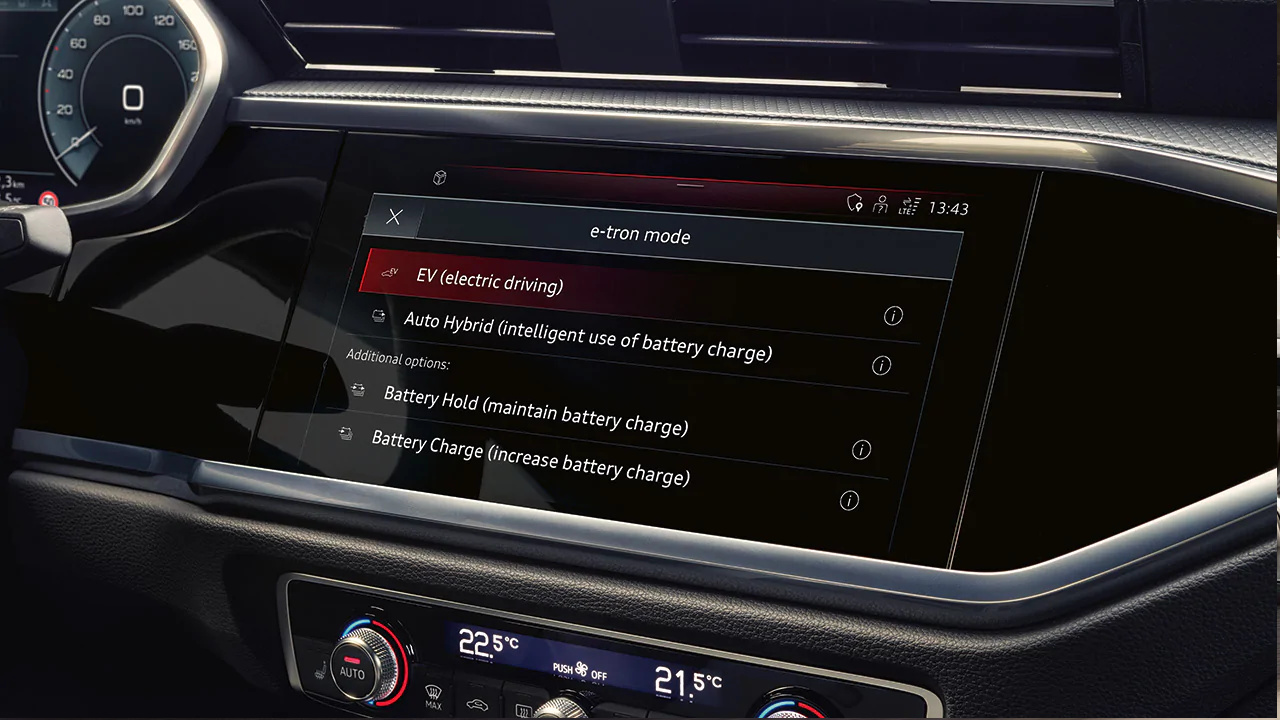
Task: Close the e-tron mode menu
Action: click(x=395, y=217)
